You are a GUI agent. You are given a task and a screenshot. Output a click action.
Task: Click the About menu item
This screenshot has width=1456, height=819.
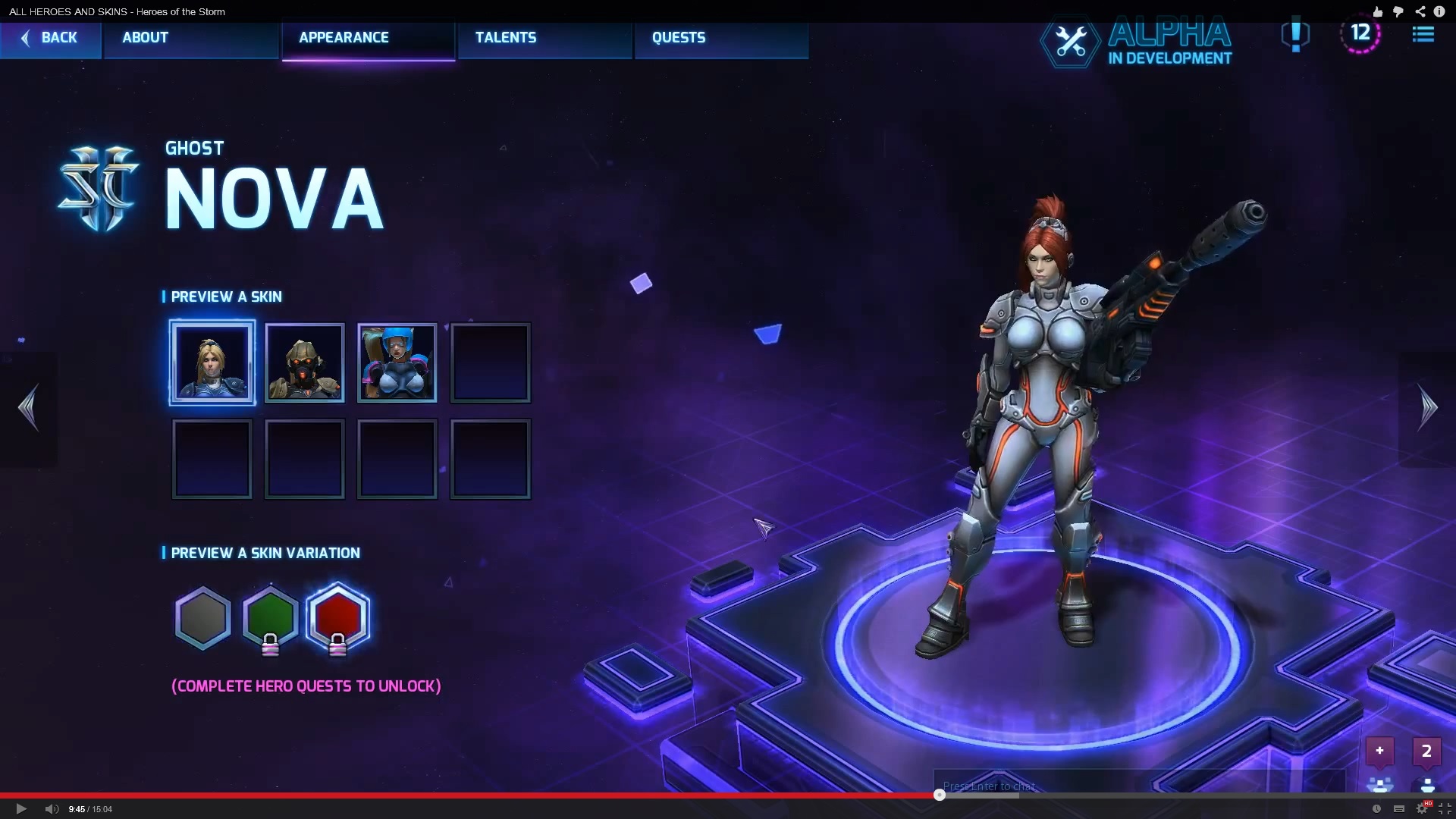tap(144, 37)
